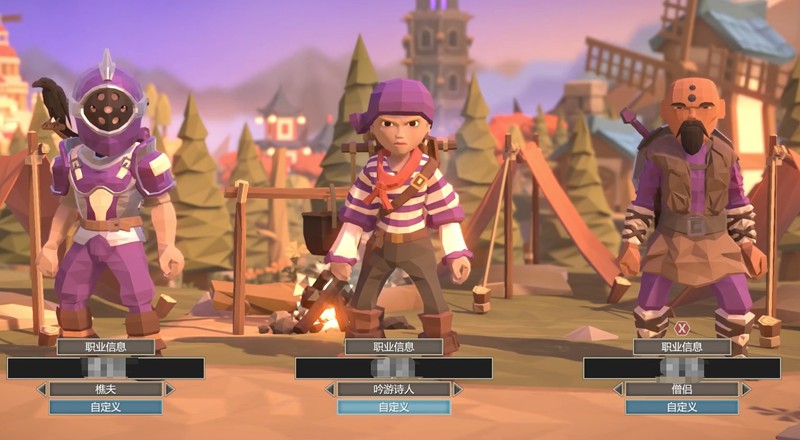Edit the name field above 僧侣
This screenshot has height=440, width=800.
[681, 368]
